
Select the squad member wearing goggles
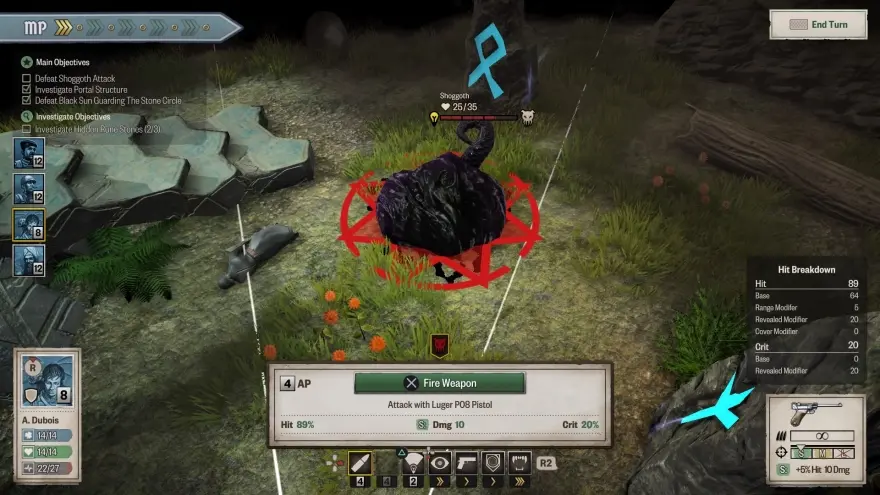pyautogui.click(x=28, y=190)
